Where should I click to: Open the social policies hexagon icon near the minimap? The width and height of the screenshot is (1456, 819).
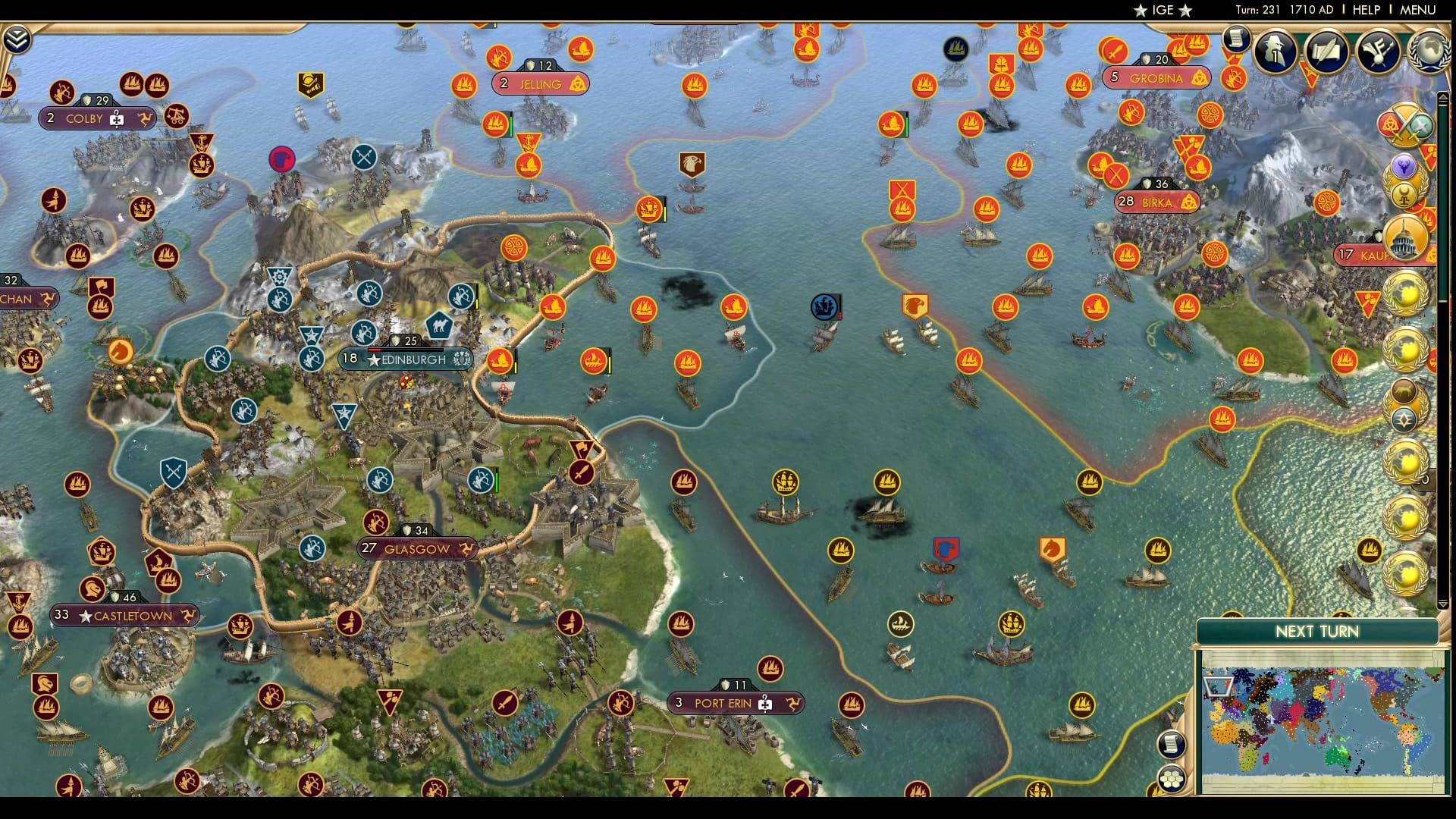[1172, 780]
